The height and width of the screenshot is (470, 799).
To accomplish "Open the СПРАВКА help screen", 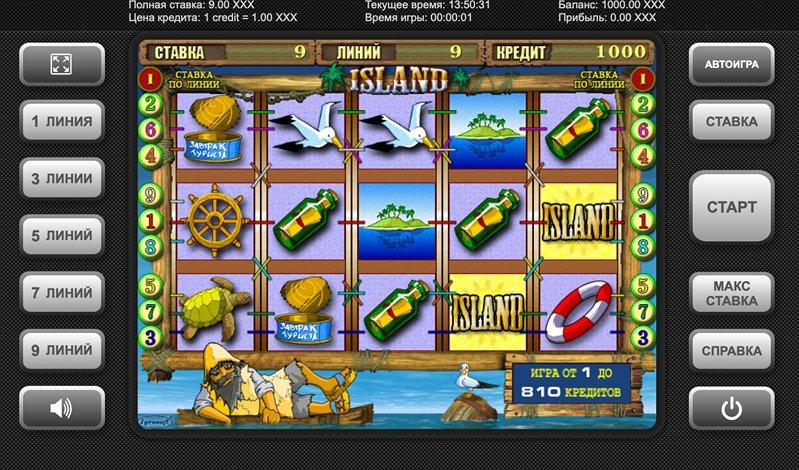I will point(731,351).
